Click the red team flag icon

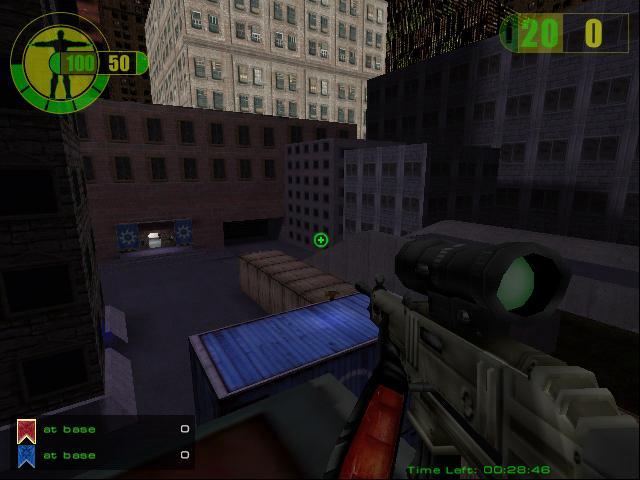[26, 431]
